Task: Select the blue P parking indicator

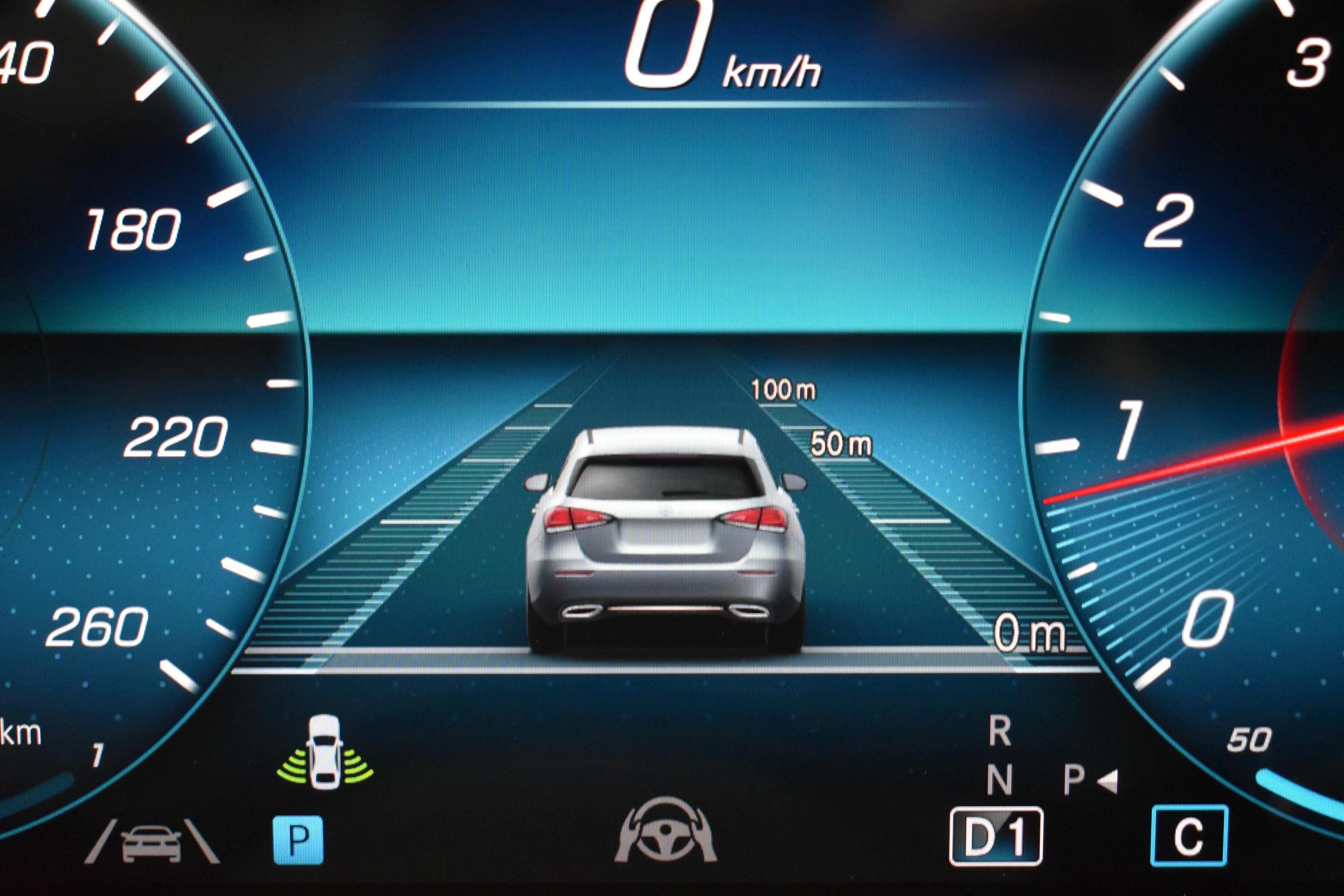Action: 297,839
